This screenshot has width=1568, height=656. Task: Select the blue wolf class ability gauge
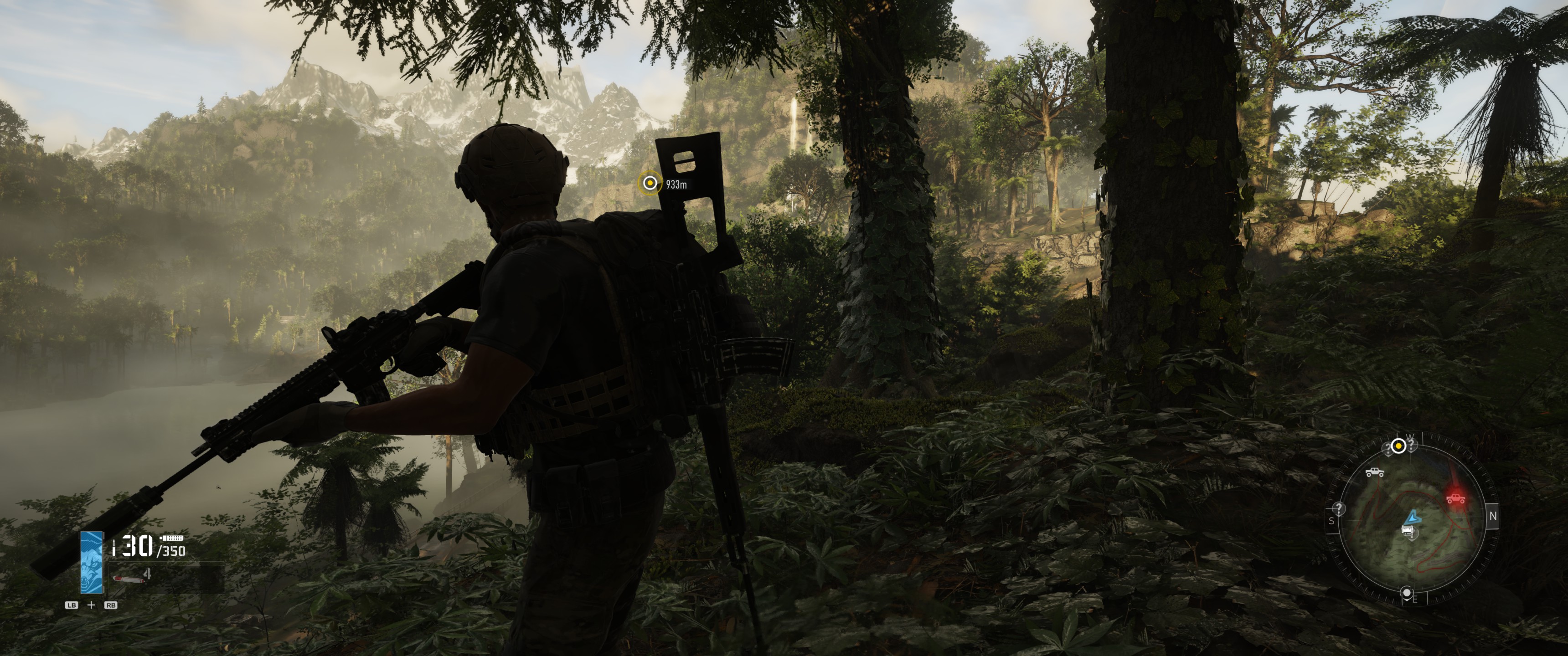coord(92,562)
